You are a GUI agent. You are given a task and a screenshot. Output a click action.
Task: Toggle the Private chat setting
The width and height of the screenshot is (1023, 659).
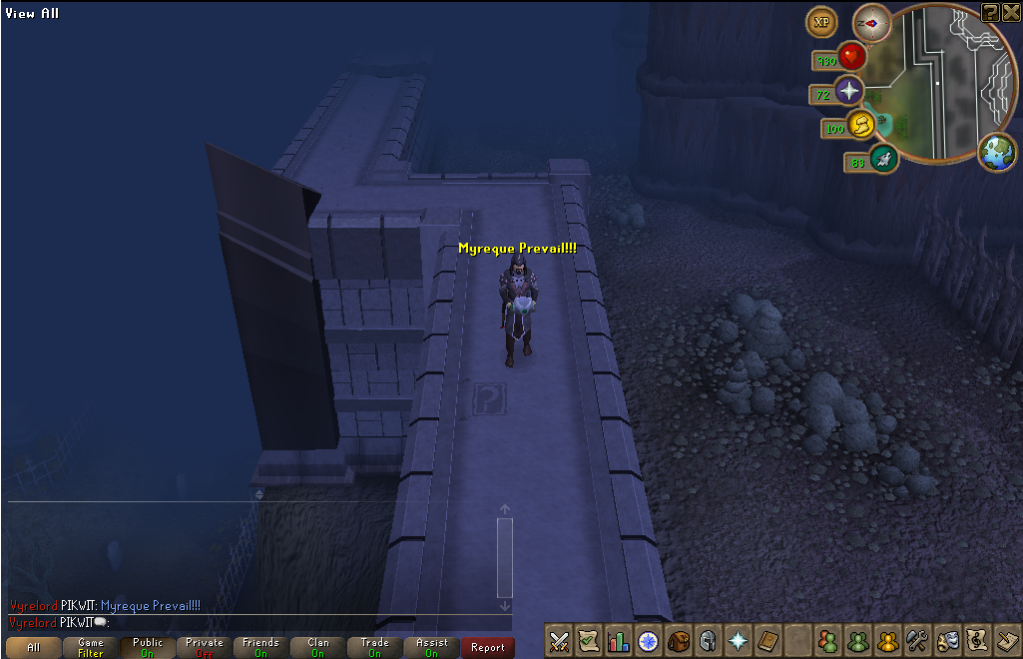pyautogui.click(x=204, y=647)
